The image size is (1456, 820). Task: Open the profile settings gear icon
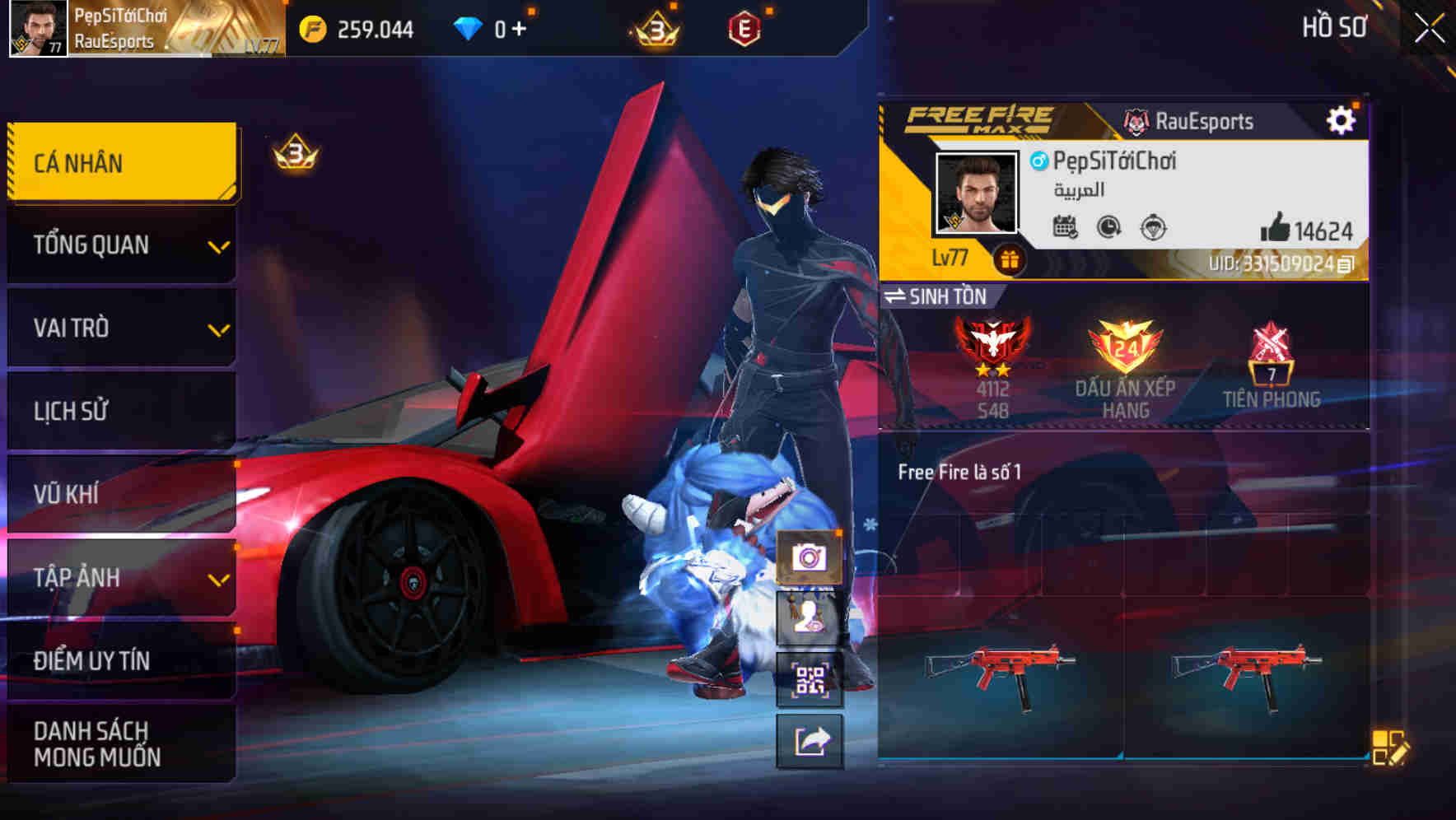1342,119
